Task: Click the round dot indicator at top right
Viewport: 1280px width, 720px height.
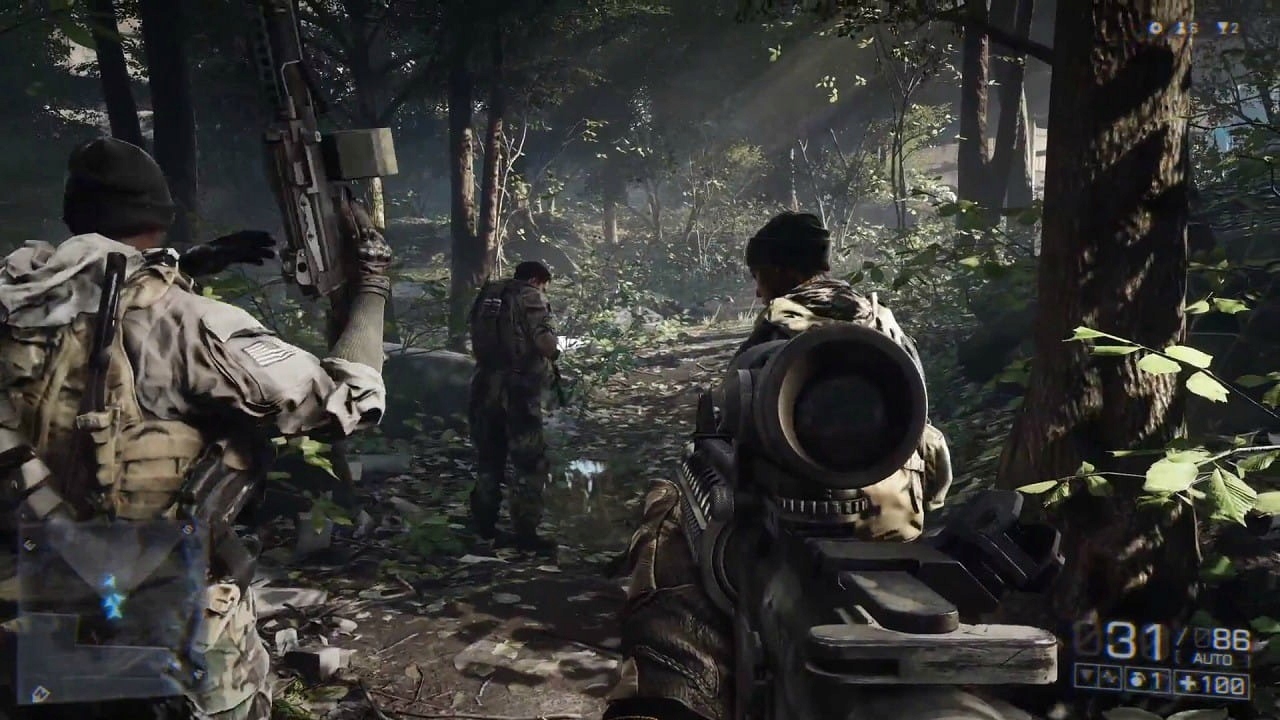Action: [1156, 27]
